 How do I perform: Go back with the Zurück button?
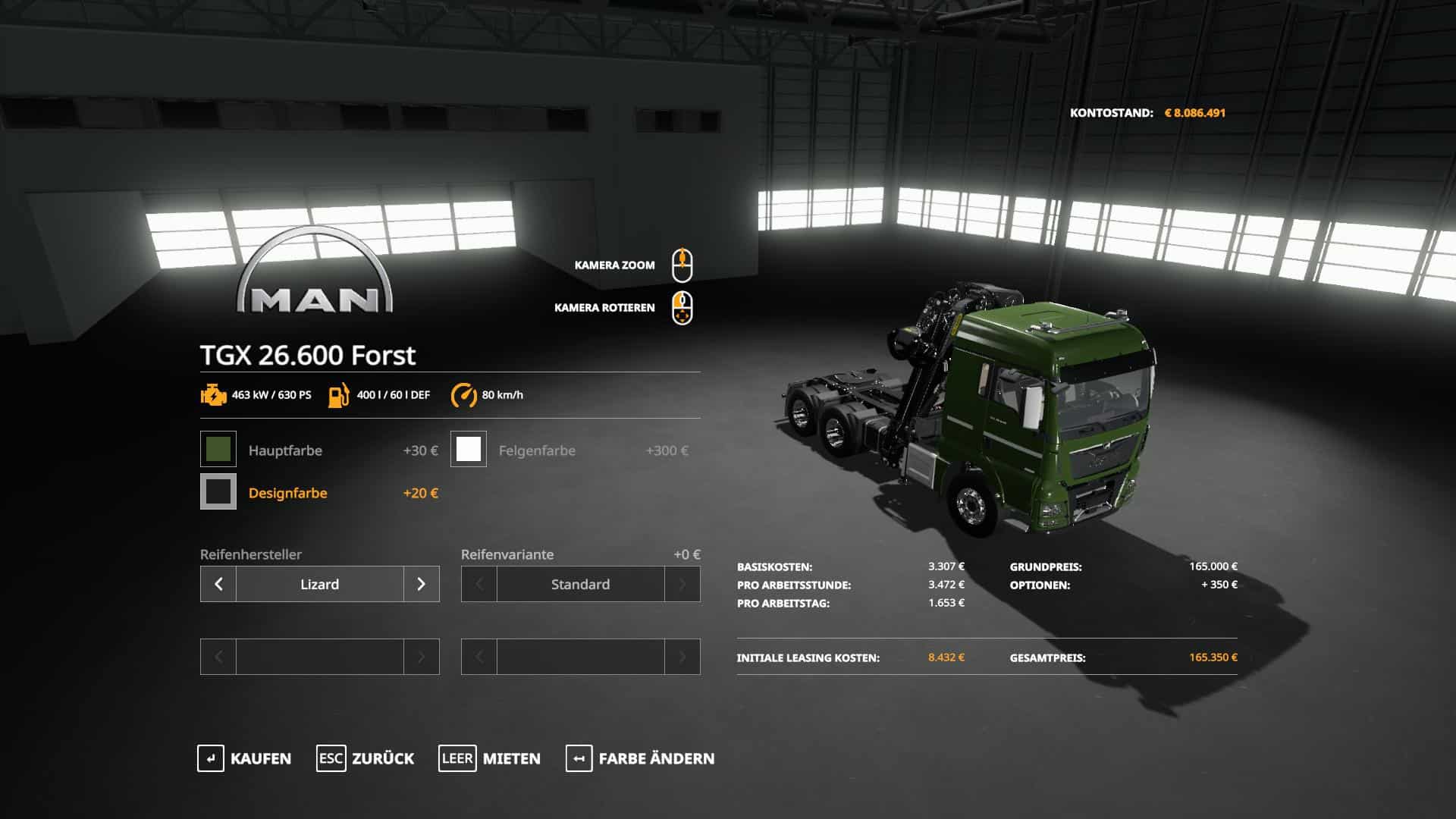(366, 758)
